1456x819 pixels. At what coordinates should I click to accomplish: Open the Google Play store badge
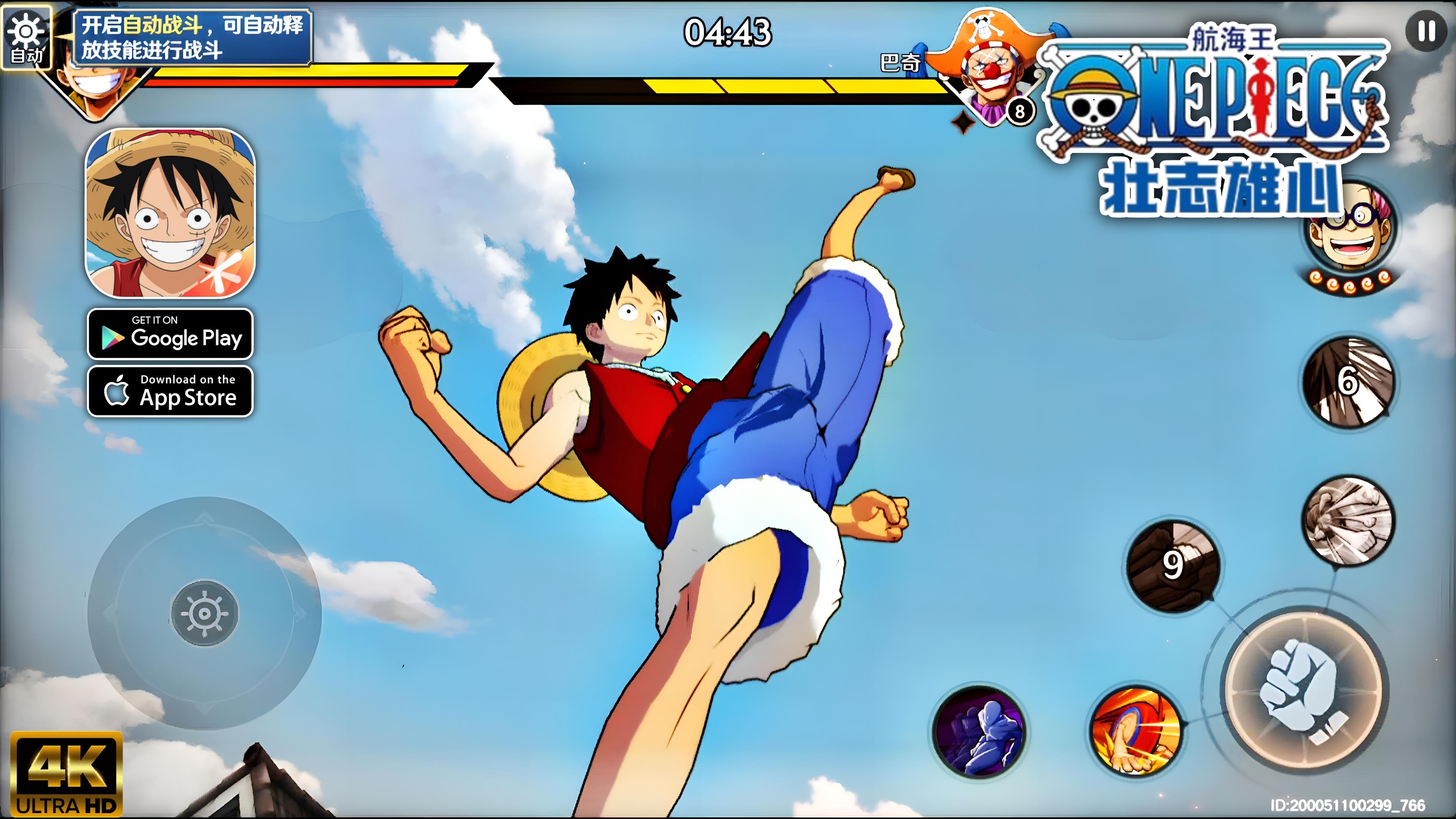[170, 334]
